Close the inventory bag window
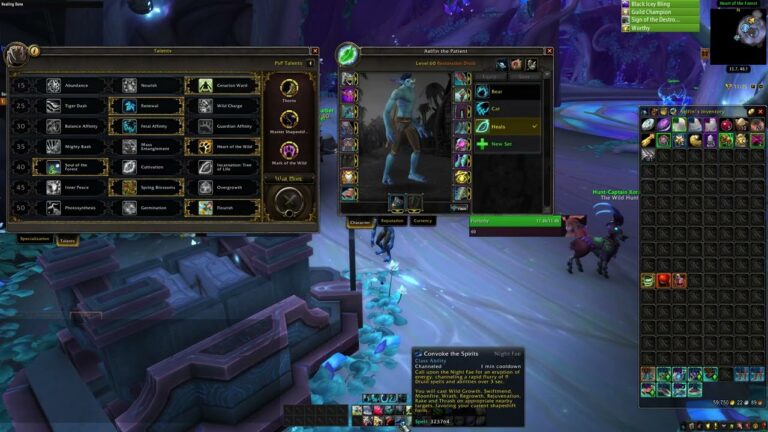 pos(760,110)
